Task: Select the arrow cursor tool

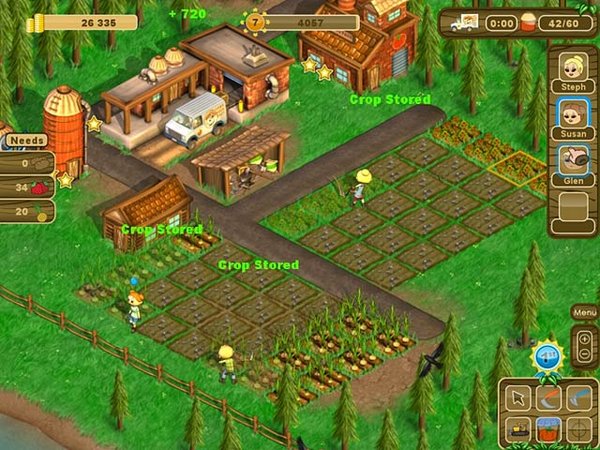Action: (519, 399)
